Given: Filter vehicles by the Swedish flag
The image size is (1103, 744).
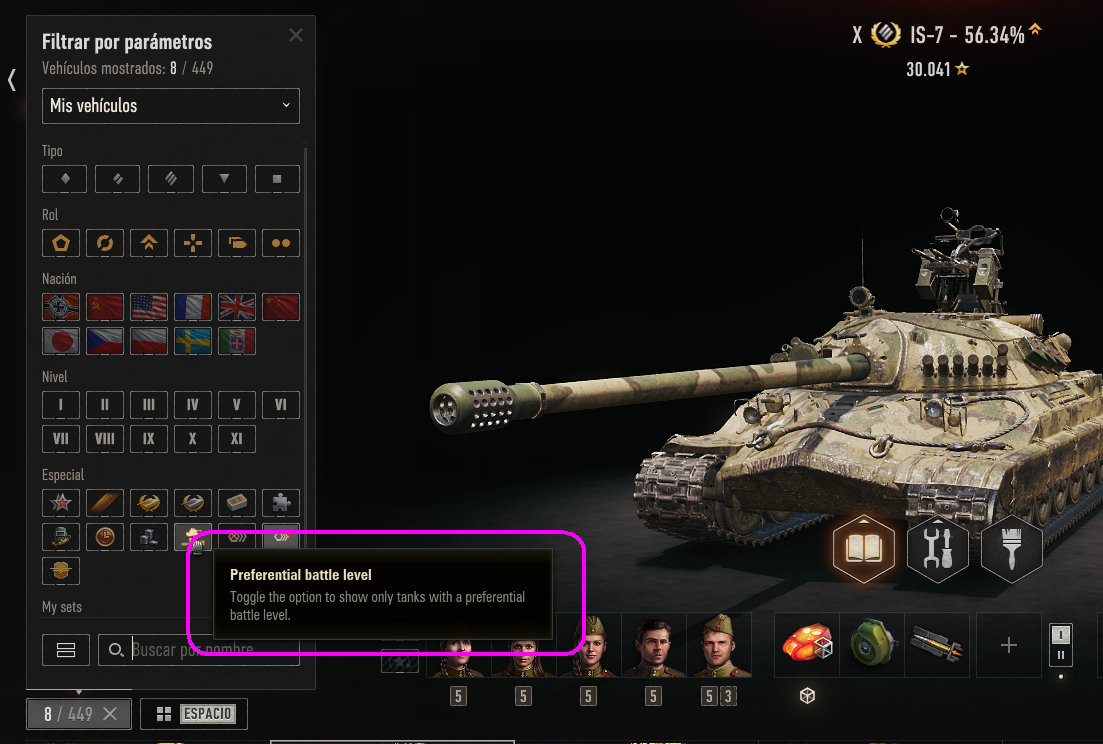Looking at the screenshot, I should pos(193,341).
